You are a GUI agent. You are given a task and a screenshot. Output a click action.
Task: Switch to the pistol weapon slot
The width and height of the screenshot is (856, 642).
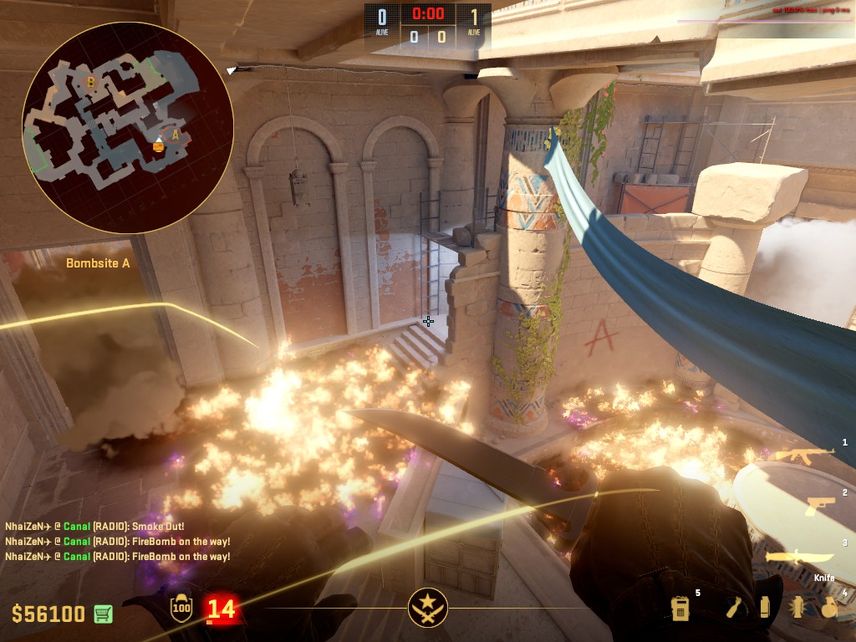820,506
